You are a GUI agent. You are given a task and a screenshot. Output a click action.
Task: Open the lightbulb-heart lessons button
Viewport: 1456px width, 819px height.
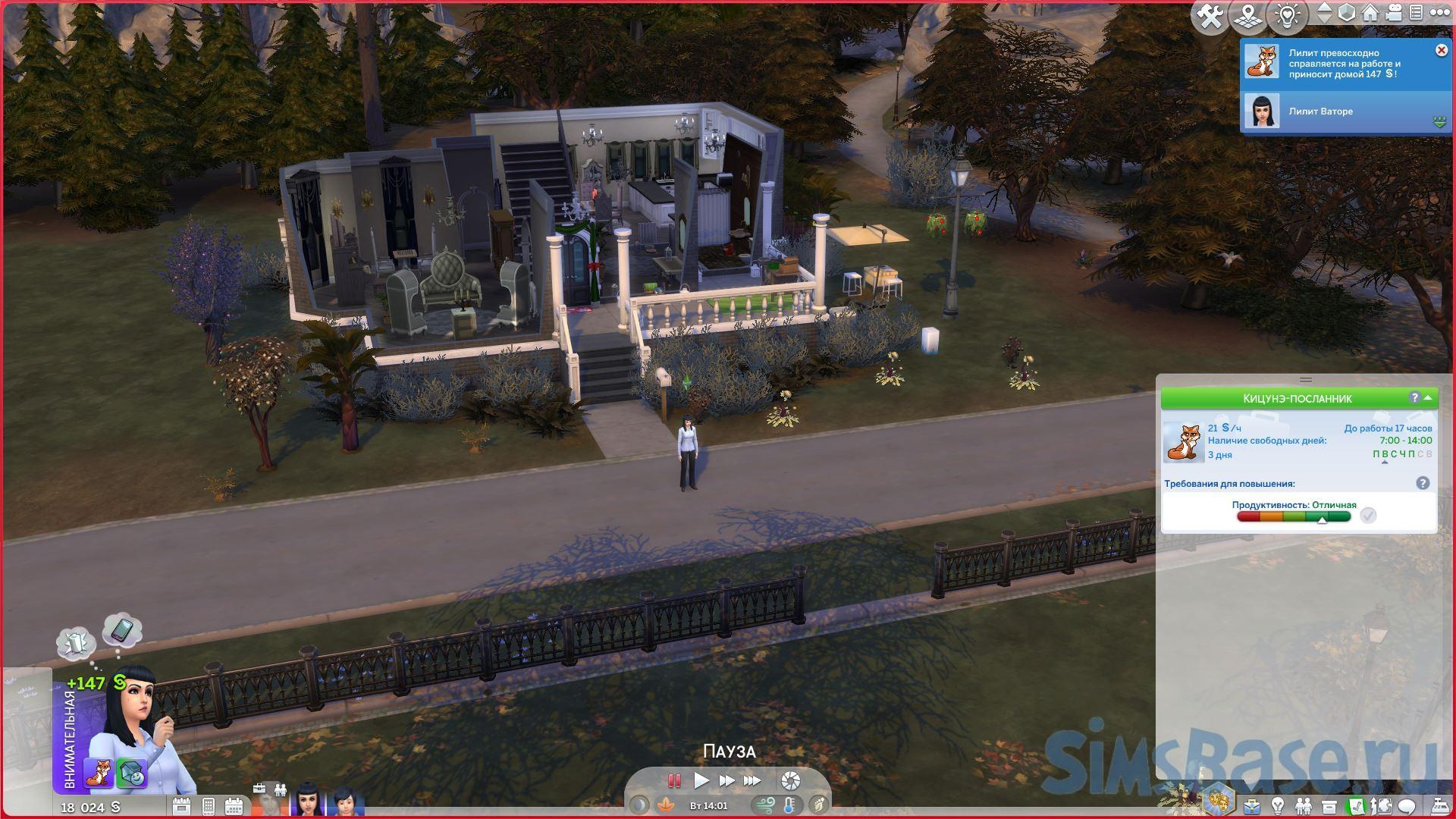1287,17
